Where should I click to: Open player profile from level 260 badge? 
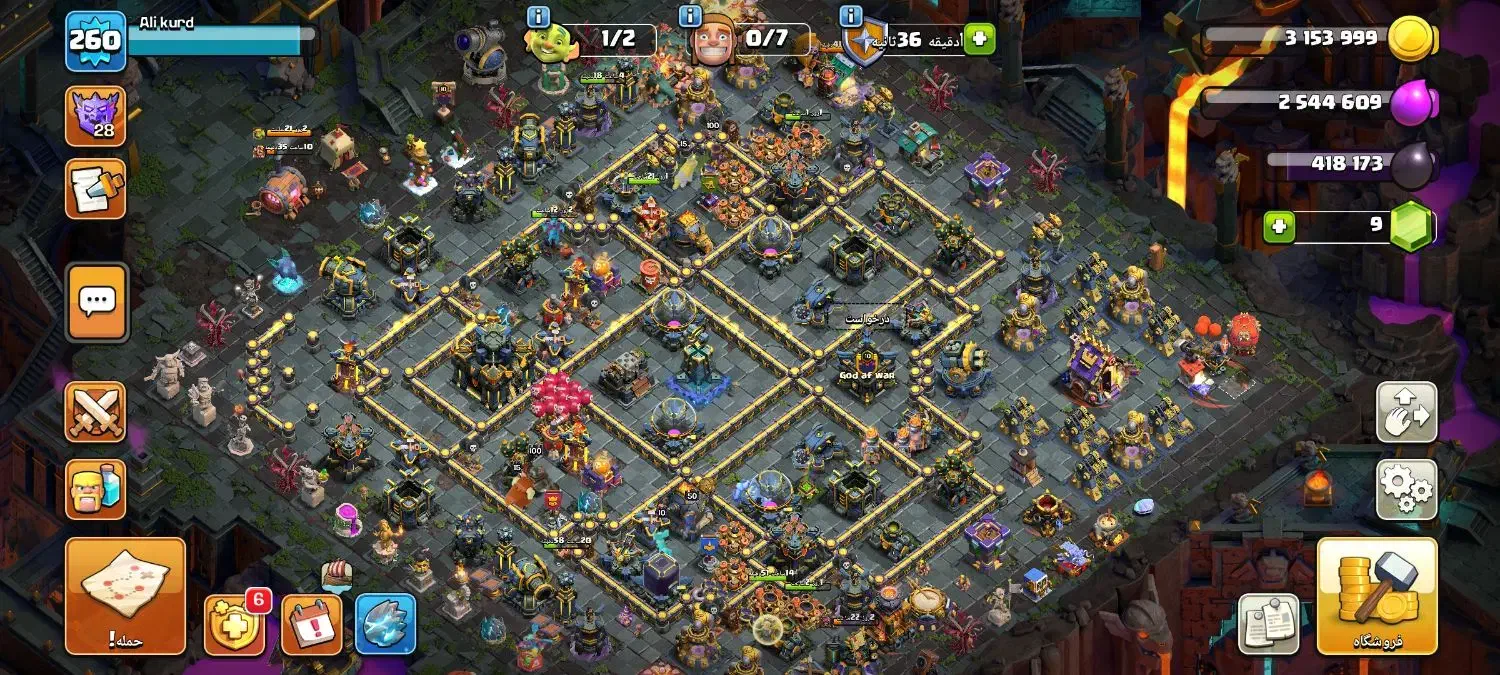click(x=96, y=41)
